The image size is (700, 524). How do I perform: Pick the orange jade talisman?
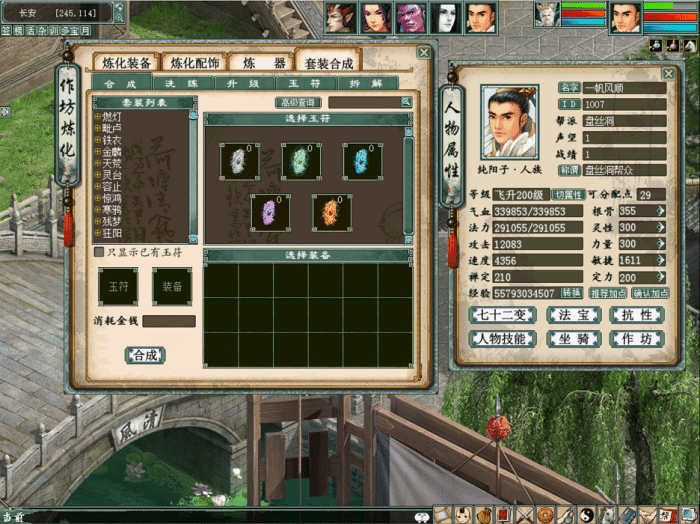click(x=331, y=212)
